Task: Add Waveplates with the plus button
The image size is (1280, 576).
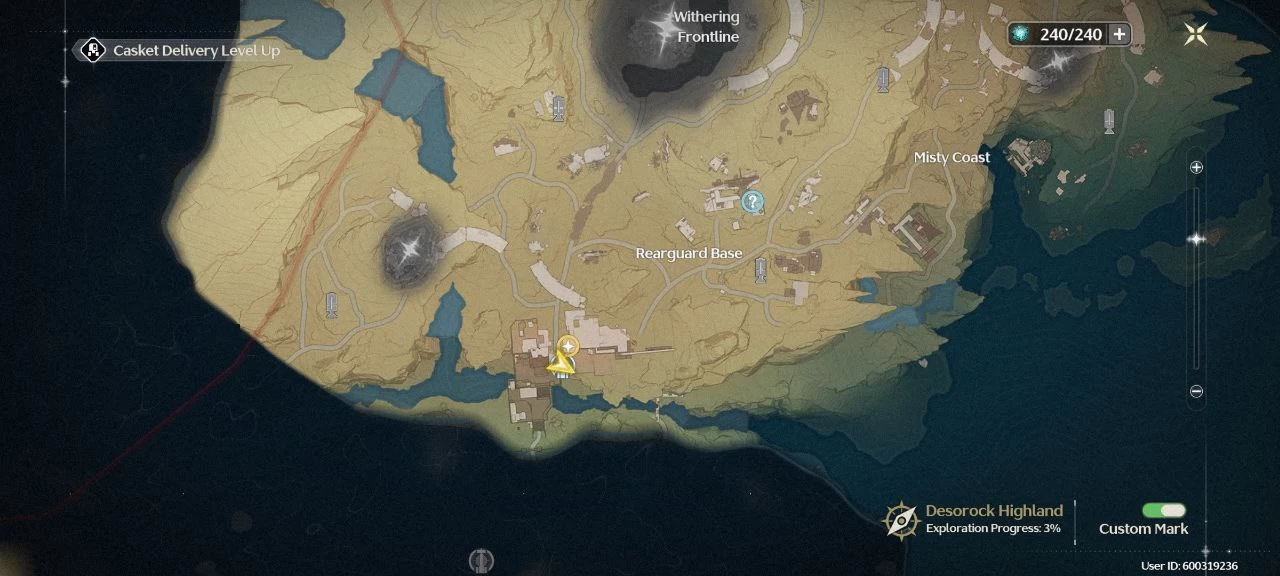Action: coord(1119,34)
